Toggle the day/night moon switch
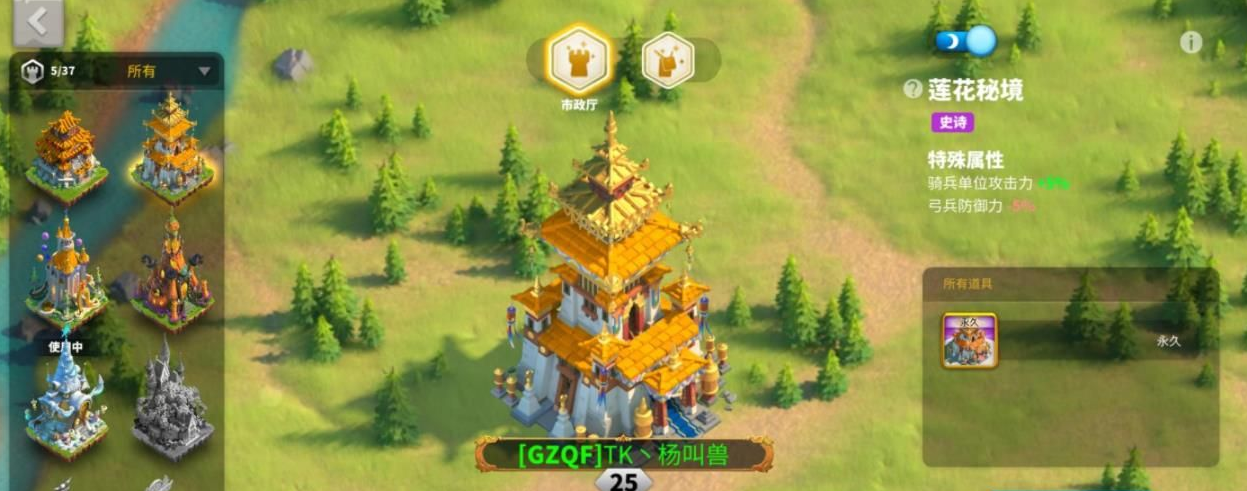Image resolution: width=1247 pixels, height=491 pixels. [966, 42]
